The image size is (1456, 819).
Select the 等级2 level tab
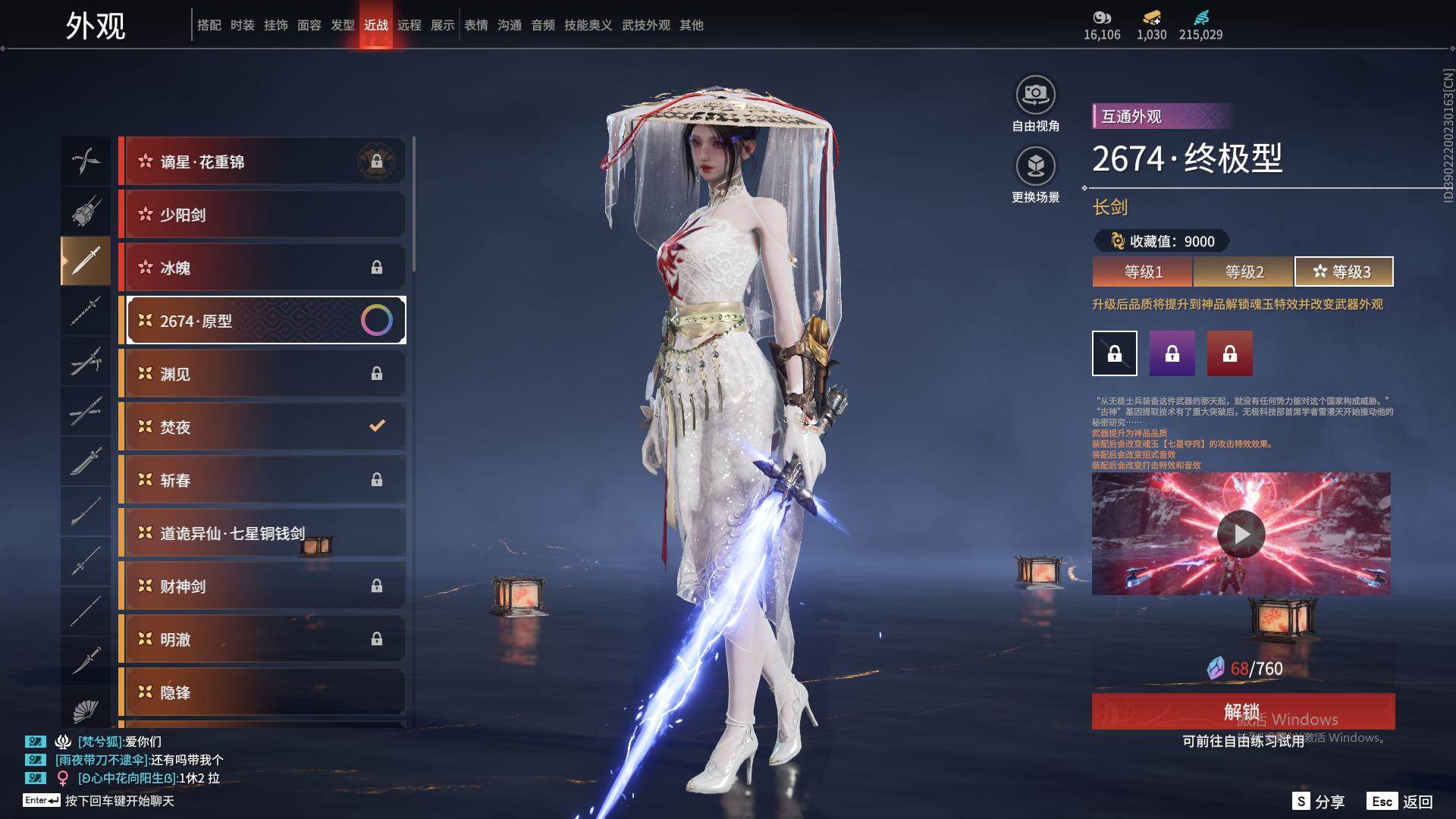(x=1244, y=271)
